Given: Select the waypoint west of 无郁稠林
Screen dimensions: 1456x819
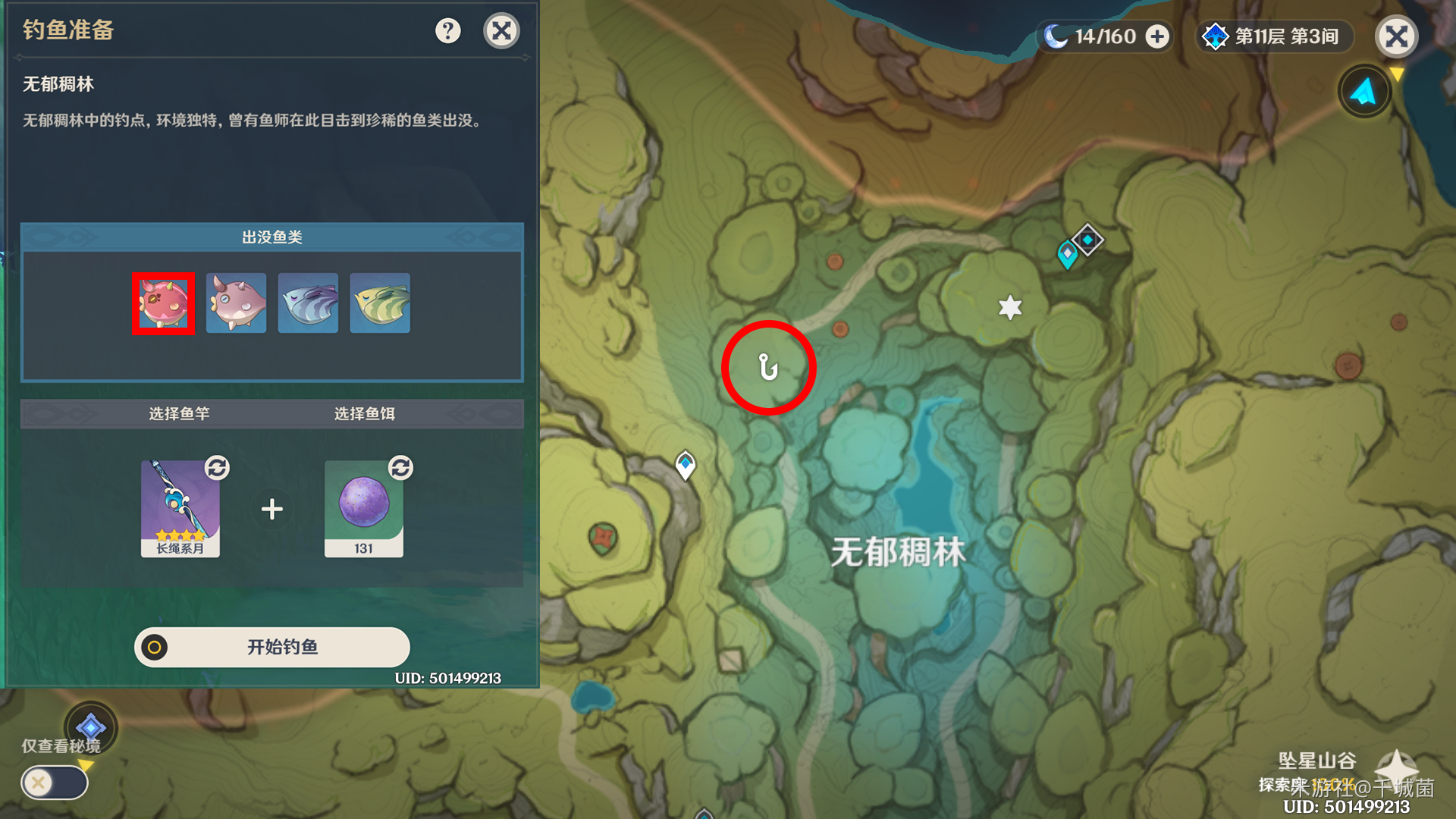Looking at the screenshot, I should pyautogui.click(x=686, y=464).
